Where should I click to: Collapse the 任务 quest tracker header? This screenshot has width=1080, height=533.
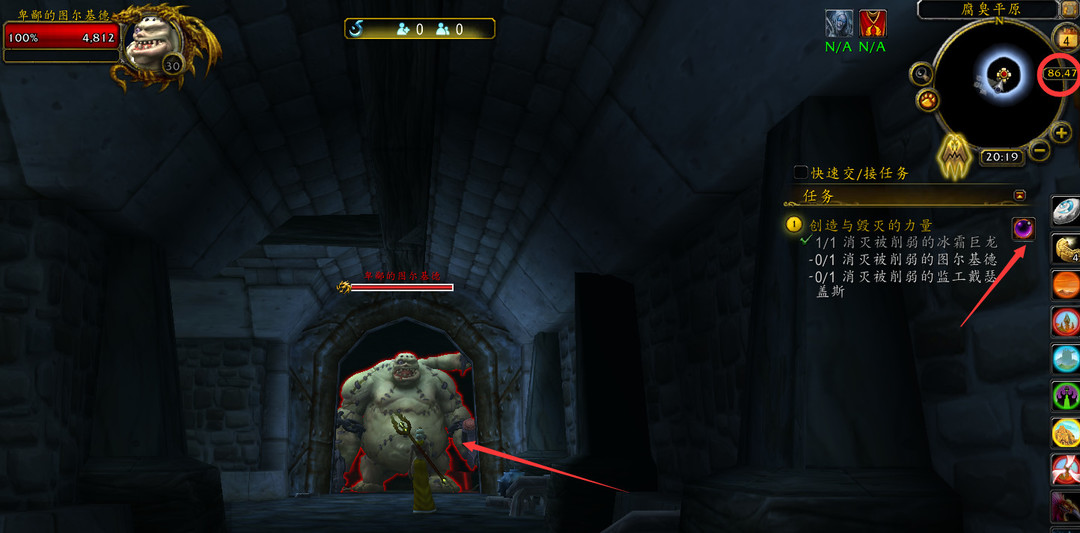click(x=1020, y=195)
